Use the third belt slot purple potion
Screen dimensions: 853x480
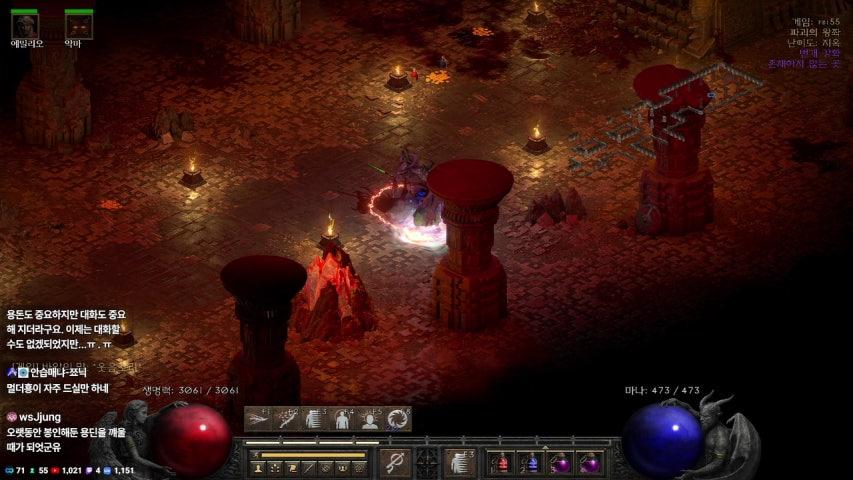point(560,463)
